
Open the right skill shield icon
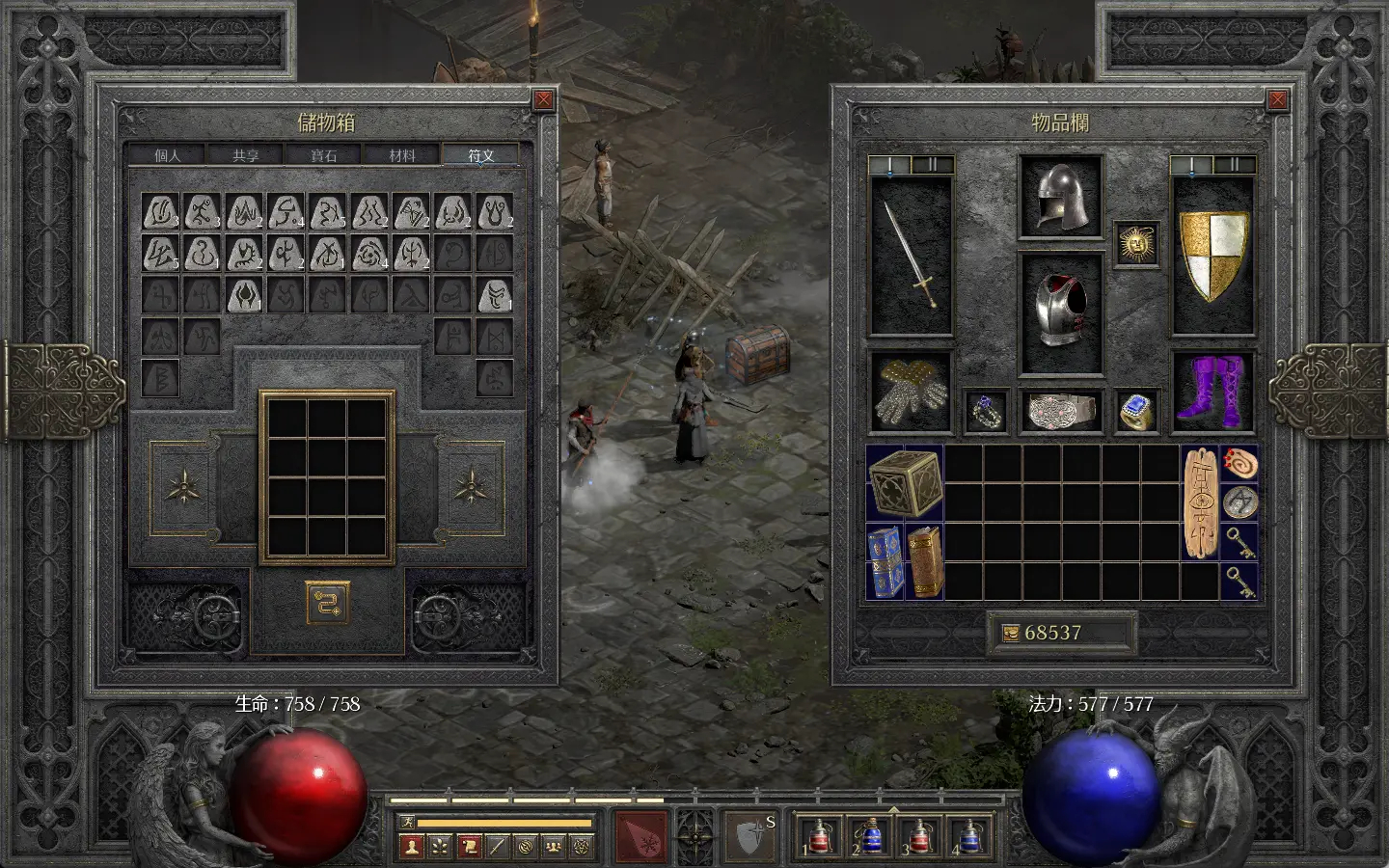[749, 835]
